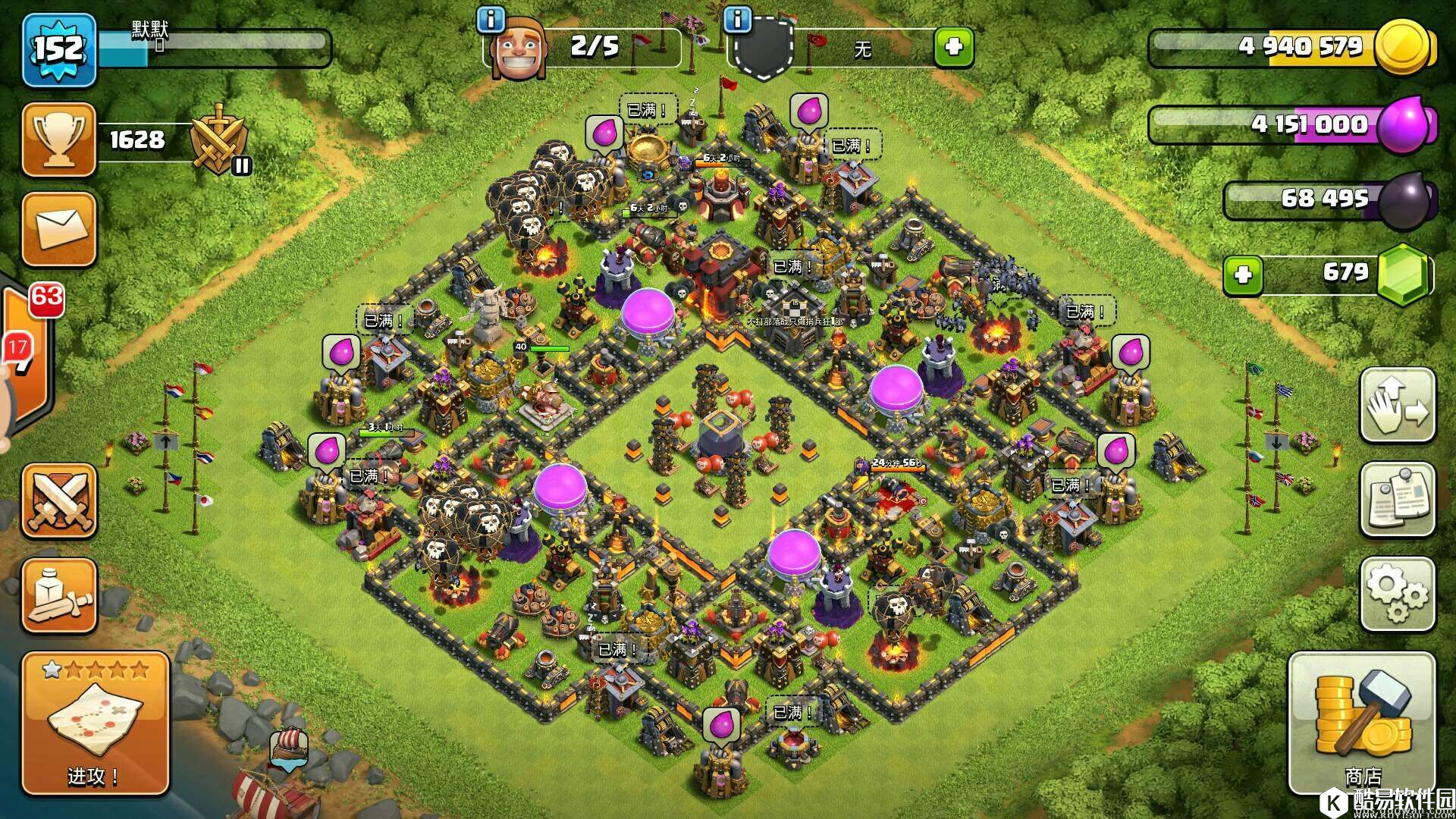1456x819 pixels.
Task: Open player profile at level 152 badge
Action: coord(59,50)
